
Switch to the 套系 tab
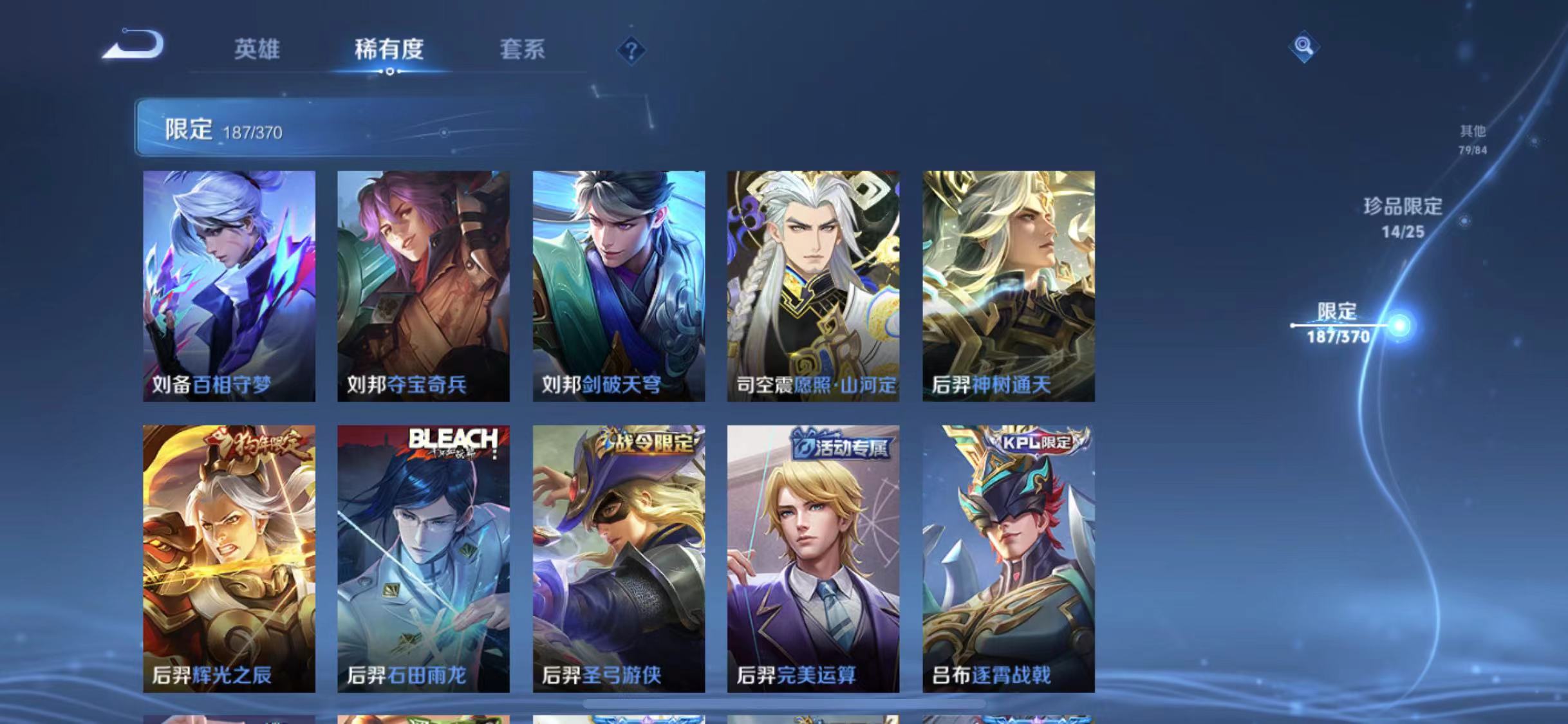click(x=523, y=50)
